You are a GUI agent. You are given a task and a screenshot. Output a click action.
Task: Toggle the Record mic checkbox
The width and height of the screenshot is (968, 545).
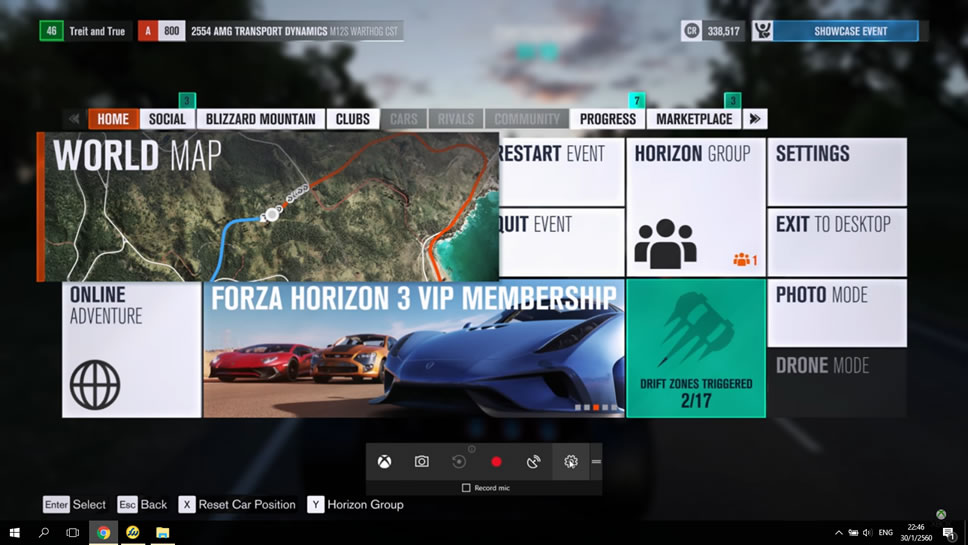click(x=466, y=488)
